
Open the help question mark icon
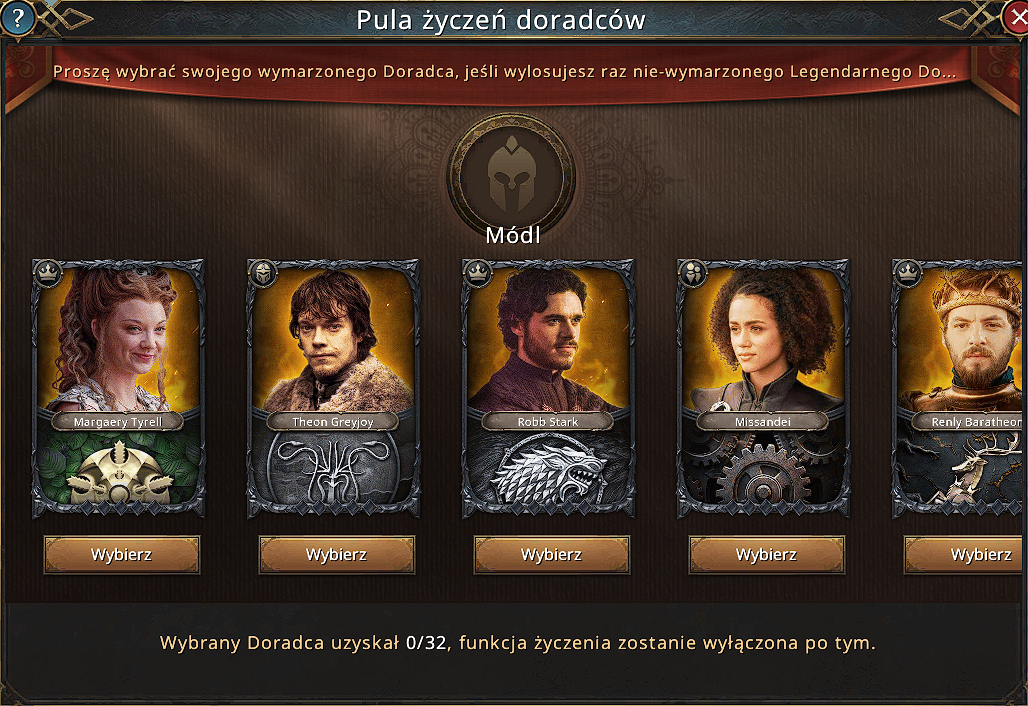(x=16, y=16)
